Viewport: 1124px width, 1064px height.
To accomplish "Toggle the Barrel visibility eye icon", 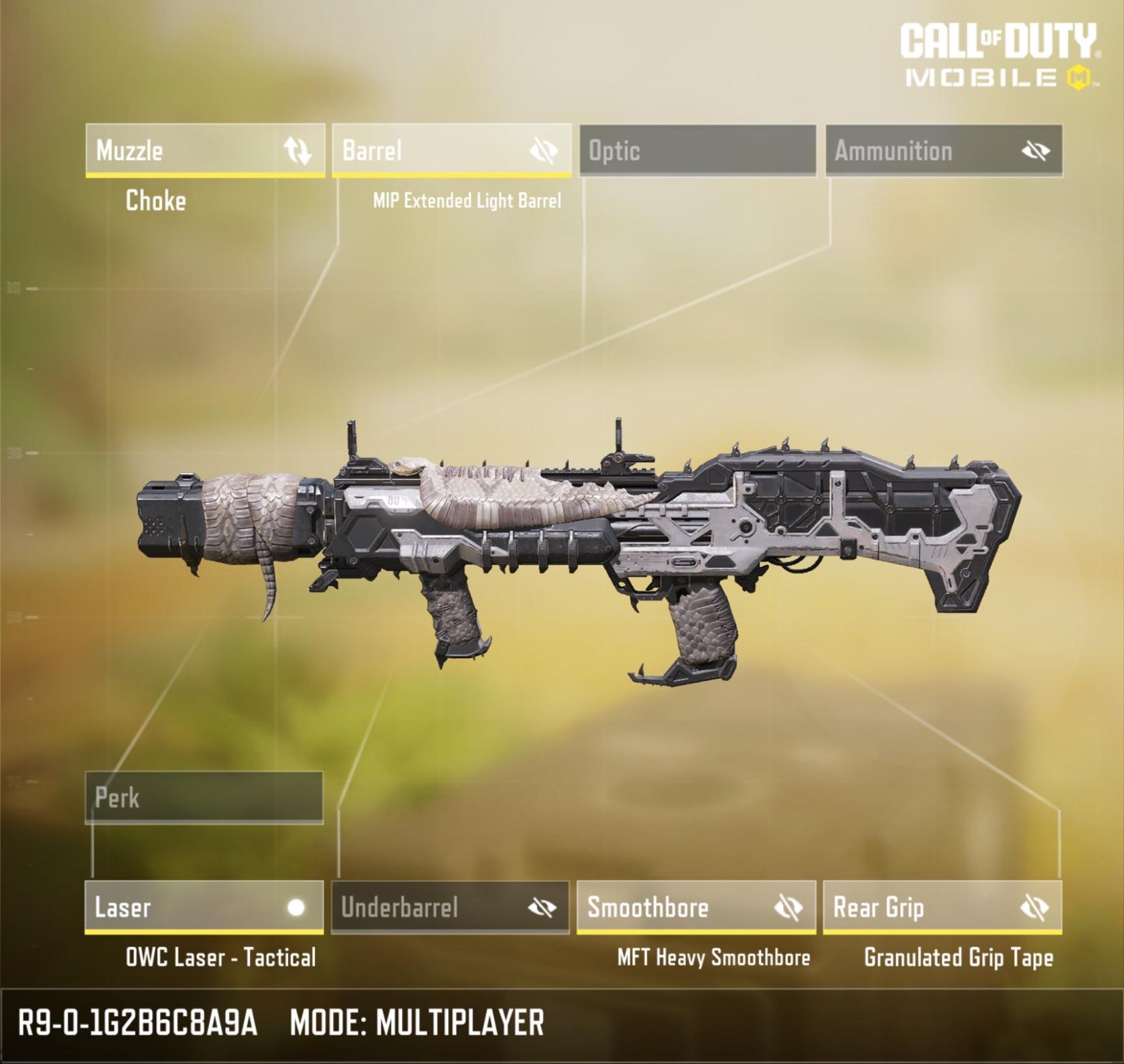I will [x=543, y=151].
